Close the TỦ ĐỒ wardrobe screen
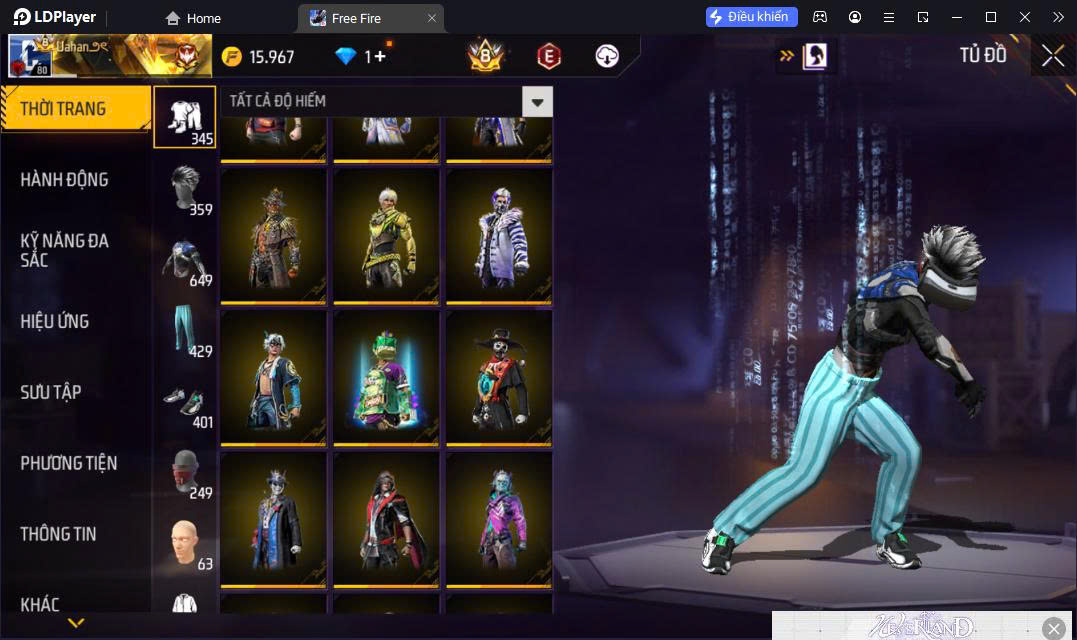The image size is (1077, 640). (x=1053, y=56)
